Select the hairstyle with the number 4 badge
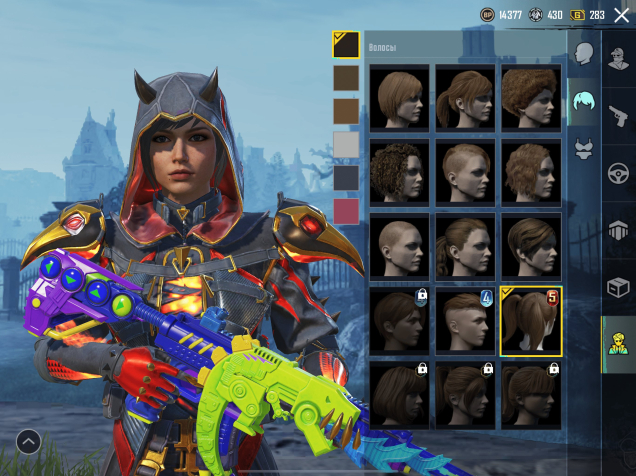This screenshot has height=476, width=636. pos(465,319)
